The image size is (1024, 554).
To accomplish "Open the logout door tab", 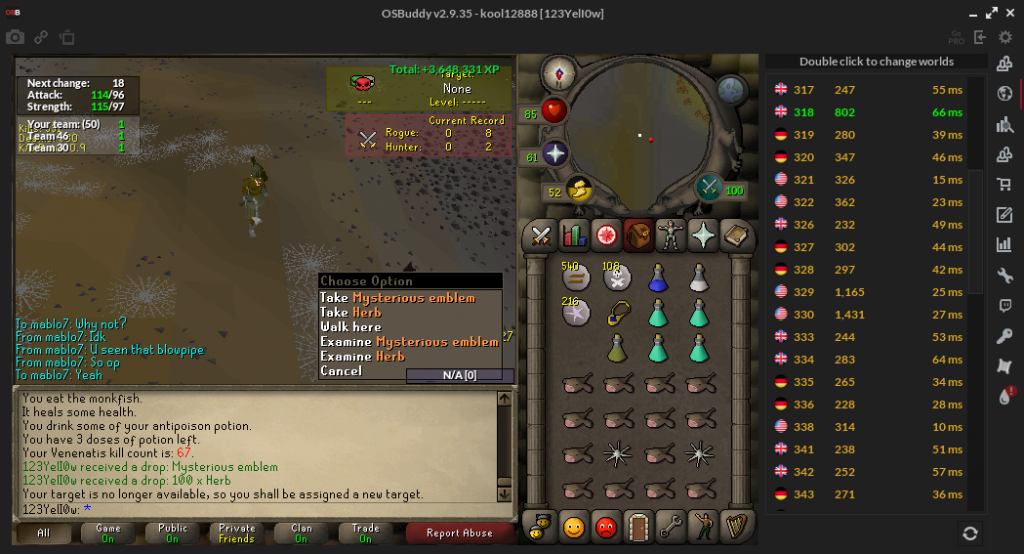I will pos(639,525).
